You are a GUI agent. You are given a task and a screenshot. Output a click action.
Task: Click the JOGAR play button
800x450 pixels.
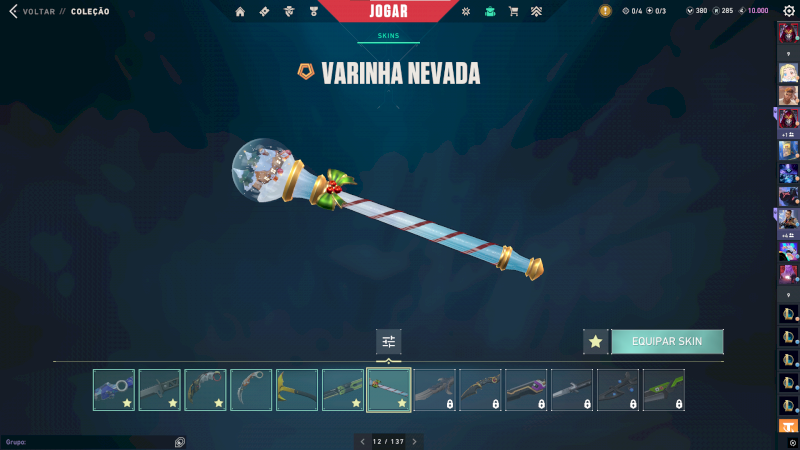coord(401,11)
